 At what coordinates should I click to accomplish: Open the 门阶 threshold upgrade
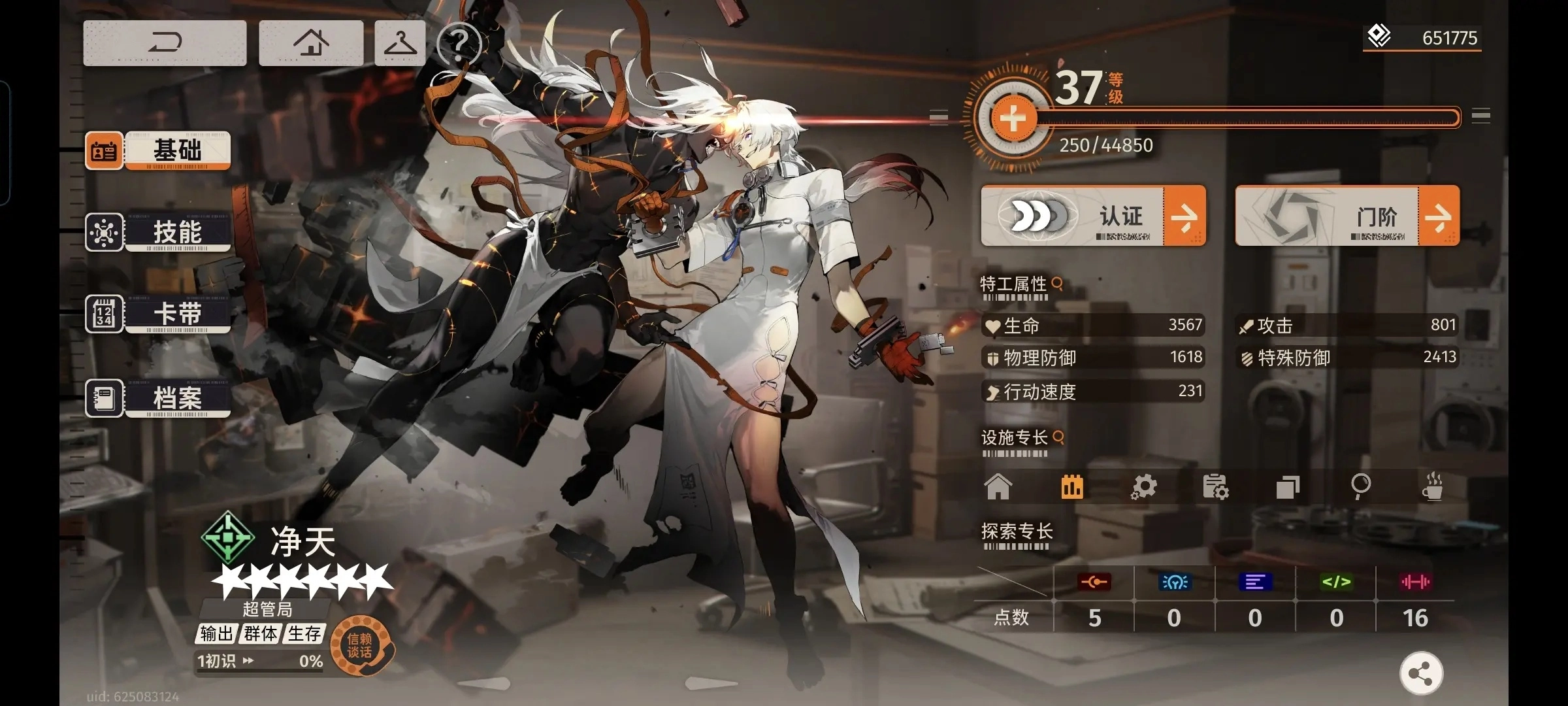point(1347,216)
